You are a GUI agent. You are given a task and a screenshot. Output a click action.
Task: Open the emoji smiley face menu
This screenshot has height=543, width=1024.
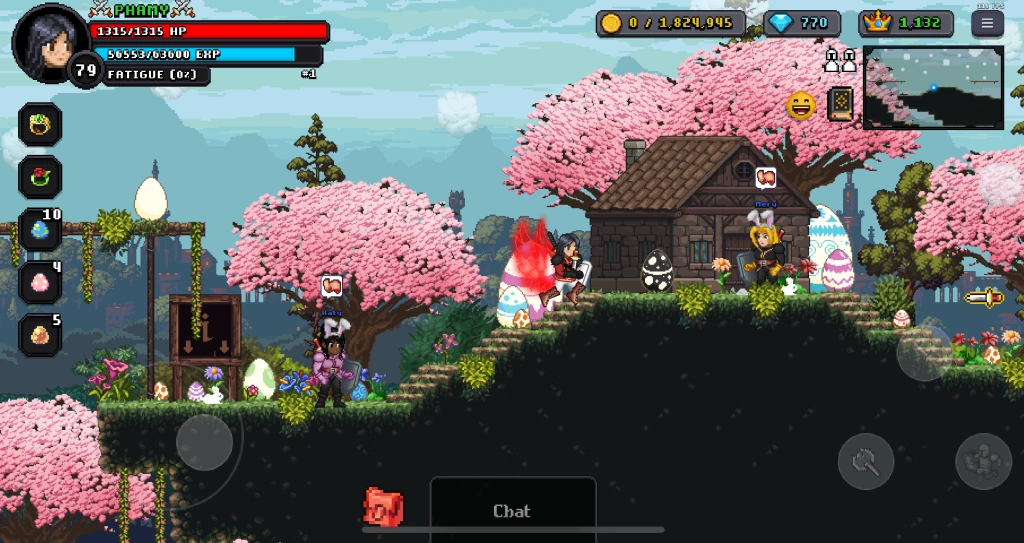coord(801,105)
